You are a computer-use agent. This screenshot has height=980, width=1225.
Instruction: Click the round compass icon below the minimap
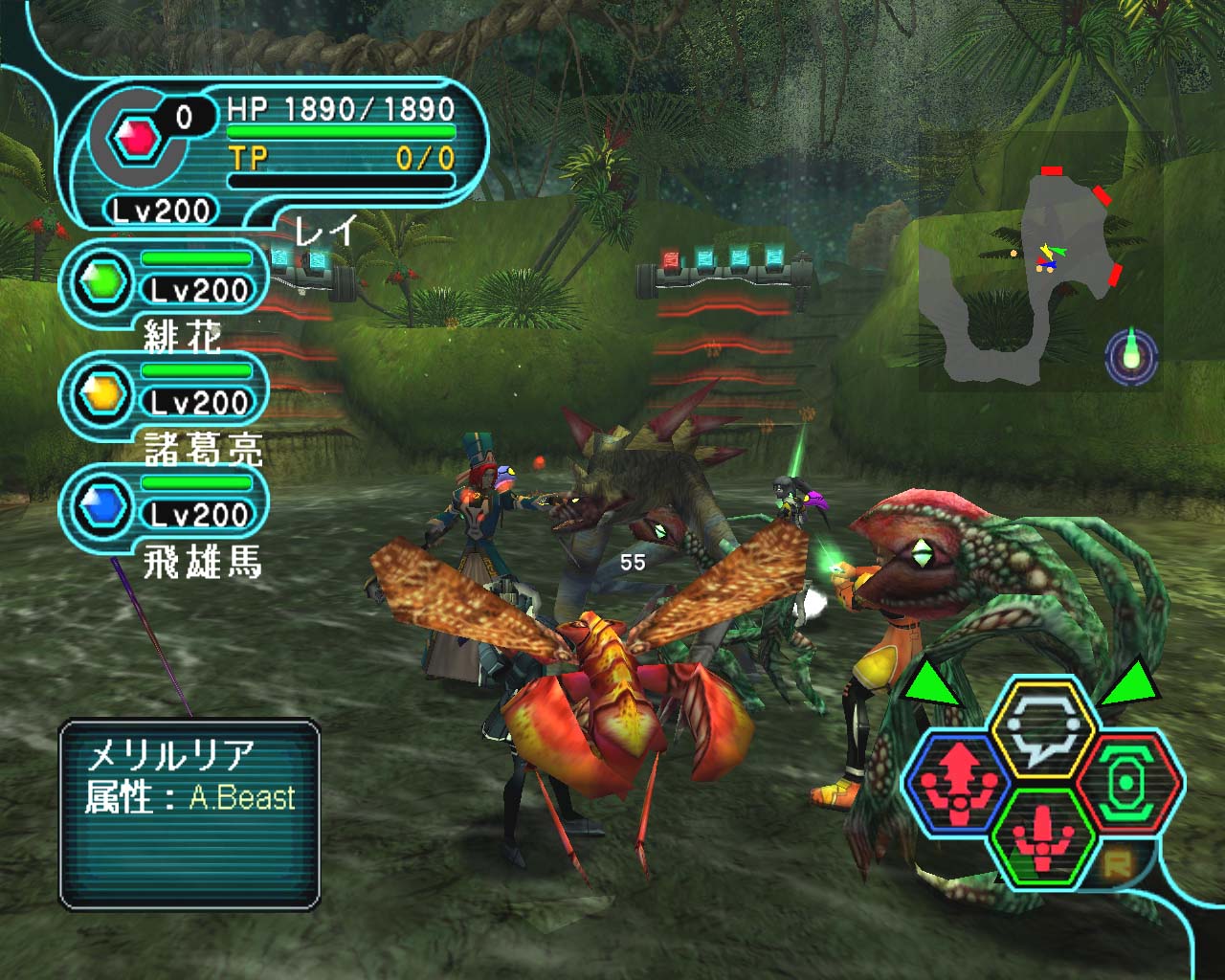click(1131, 357)
